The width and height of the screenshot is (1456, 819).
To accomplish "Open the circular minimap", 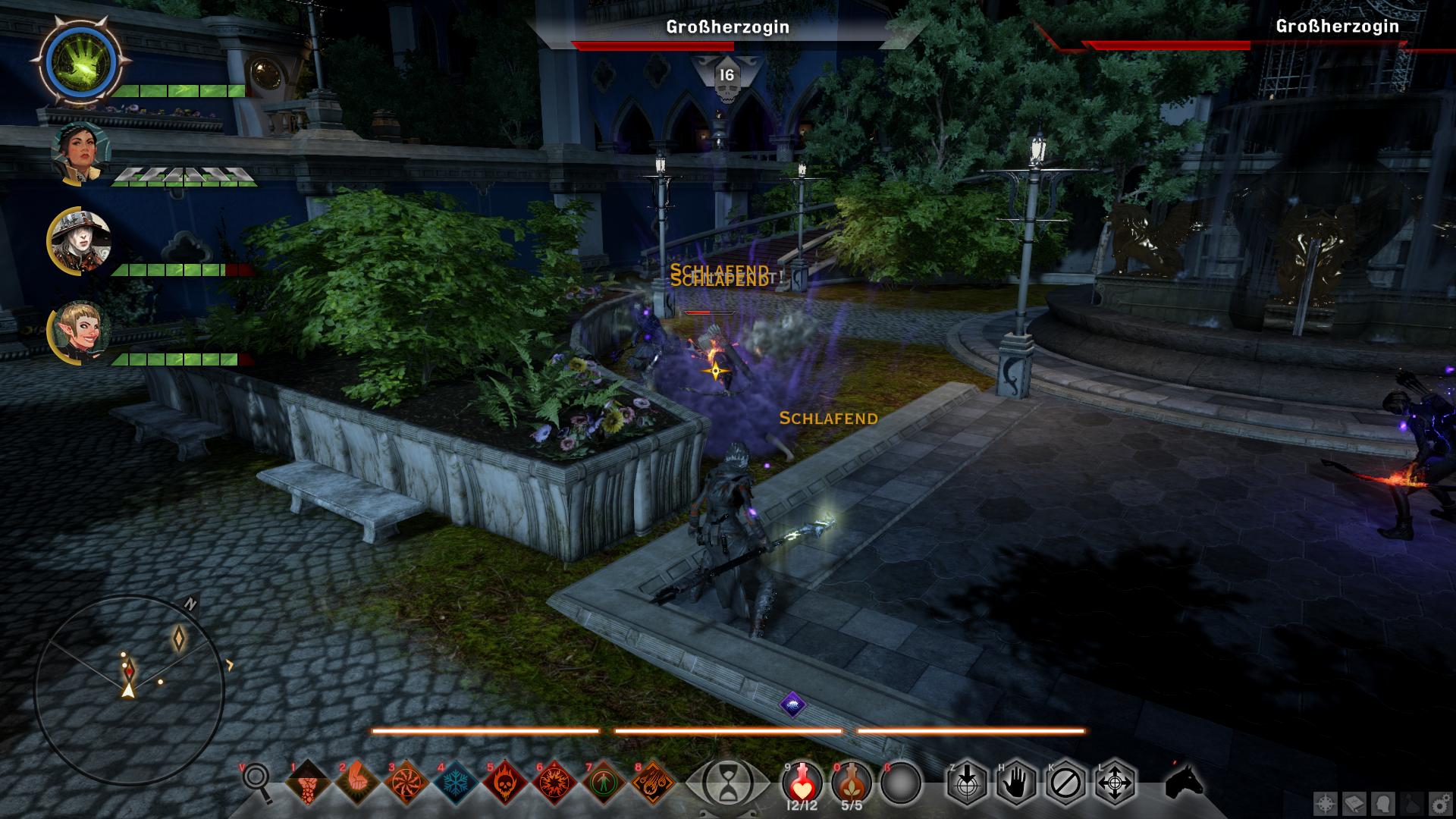I will (x=129, y=689).
